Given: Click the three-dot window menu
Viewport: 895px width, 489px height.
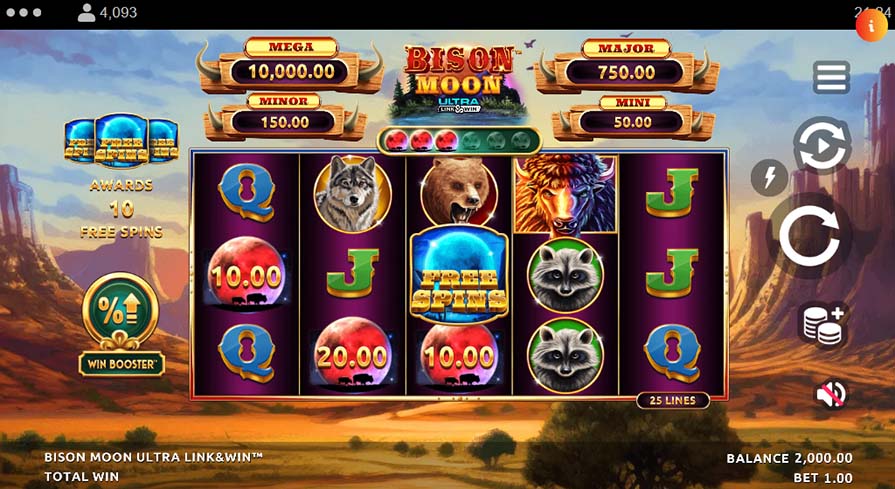Looking at the screenshot, I should (x=23, y=13).
